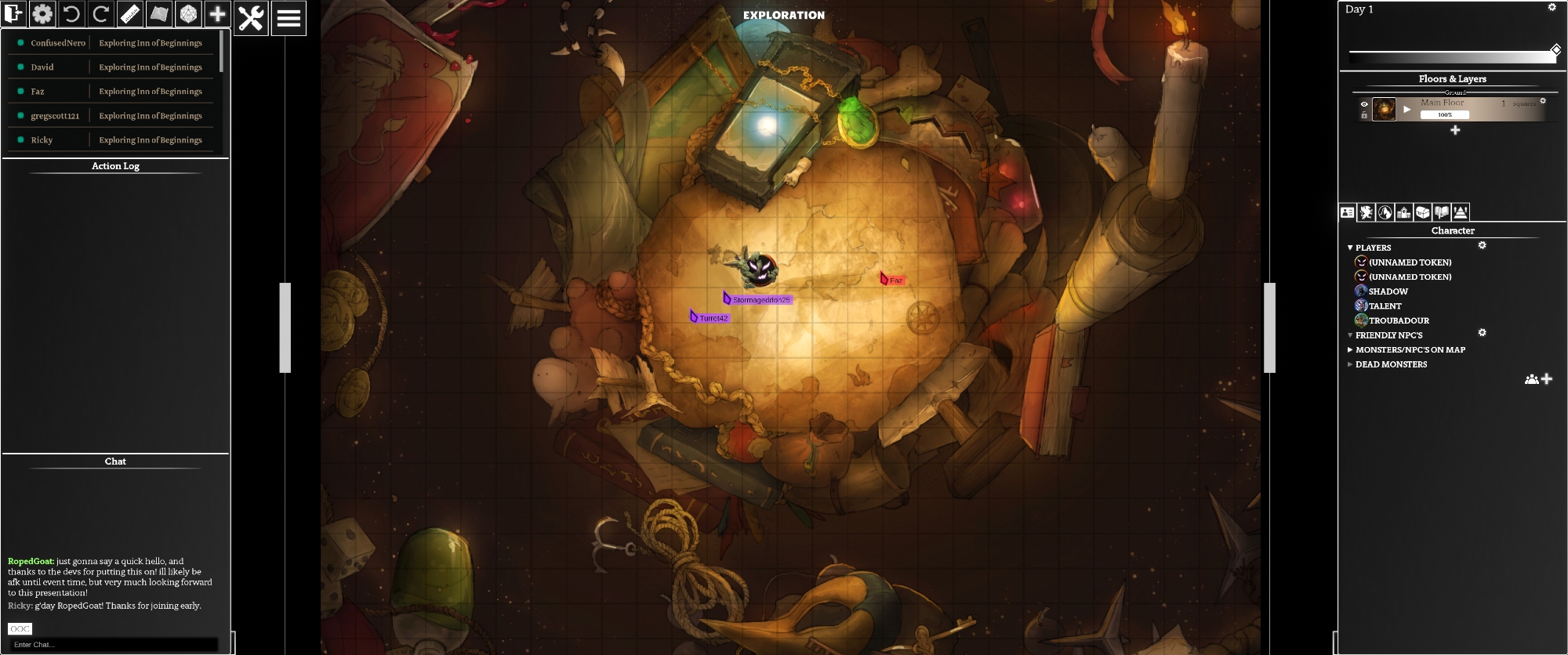
Task: Click the Enter Chat text field
Action: coord(114,645)
